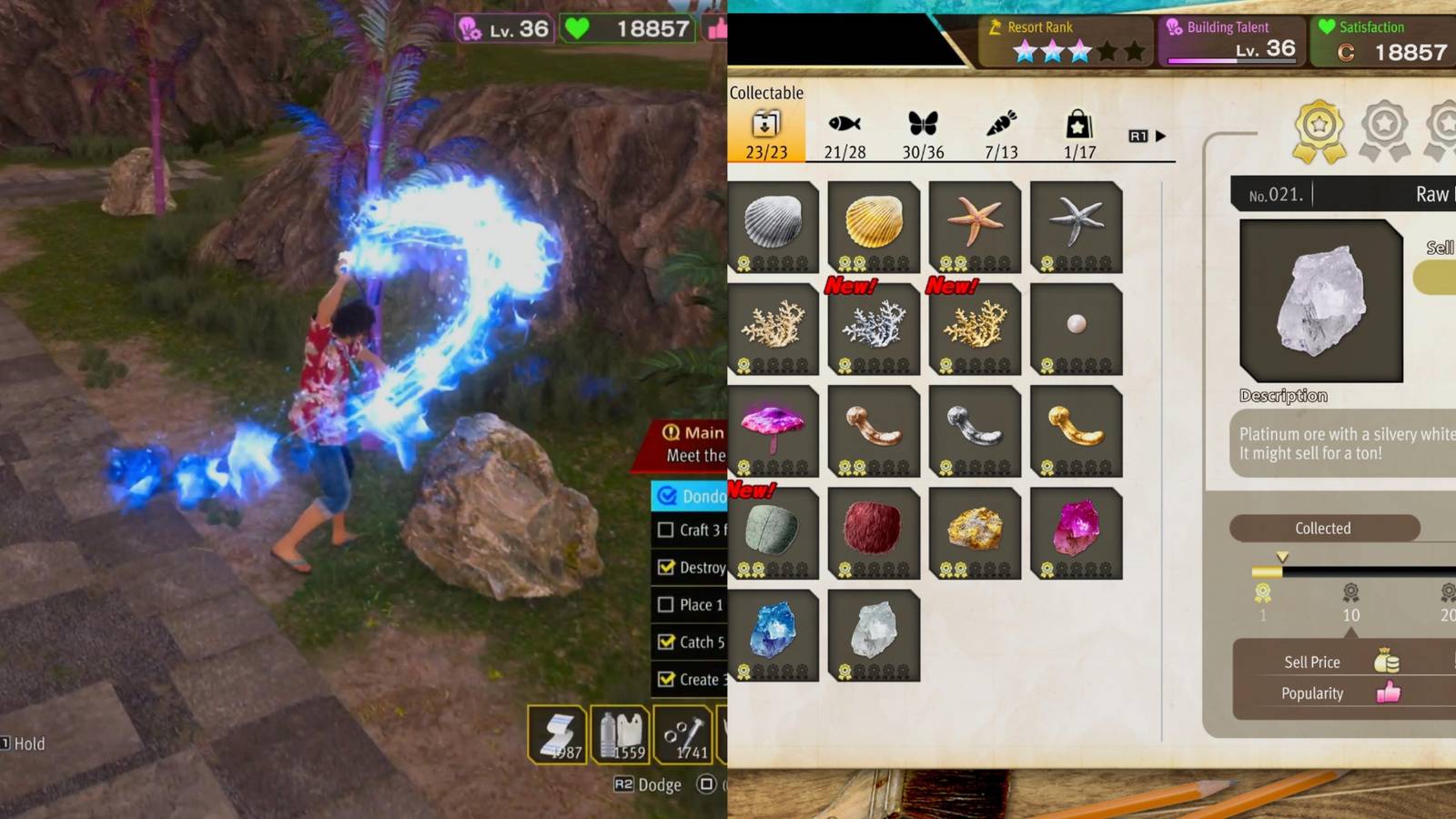
Task: Select the butterfly collection category icon
Action: click(x=922, y=125)
